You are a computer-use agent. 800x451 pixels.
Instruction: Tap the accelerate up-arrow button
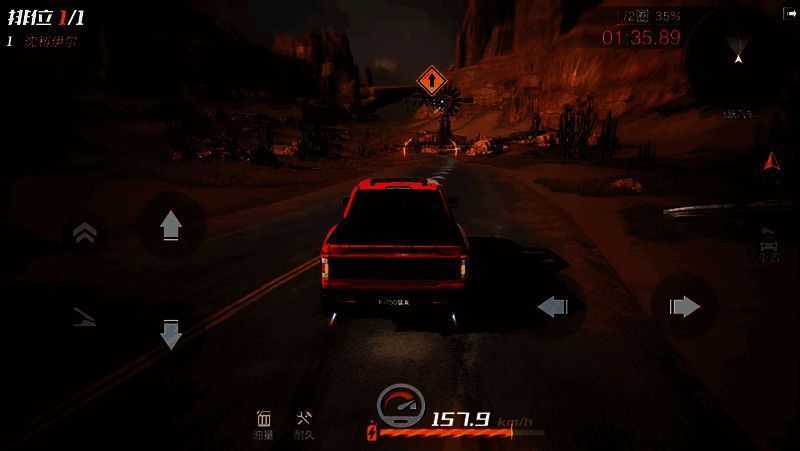170,225
